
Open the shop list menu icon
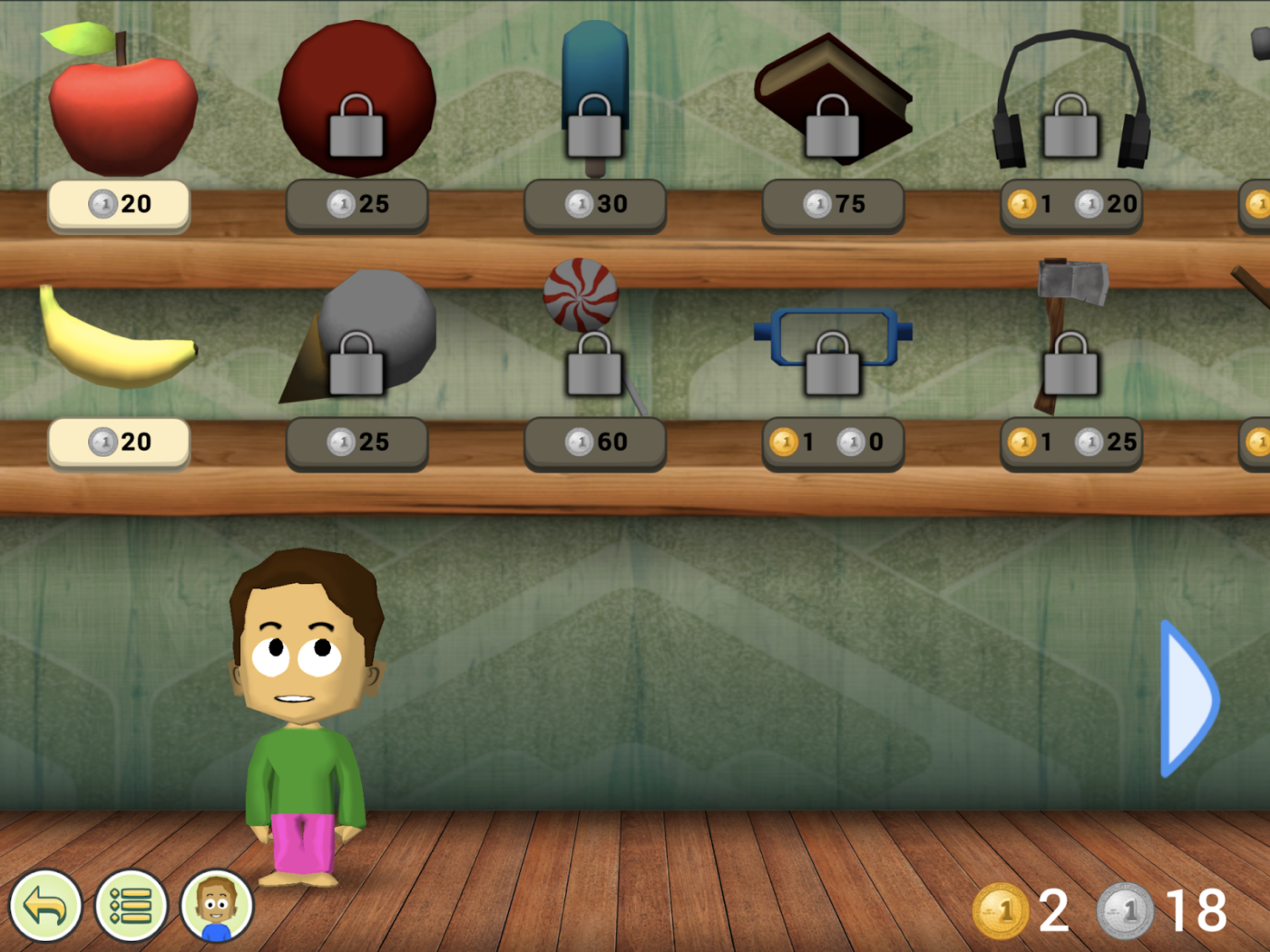[x=130, y=907]
